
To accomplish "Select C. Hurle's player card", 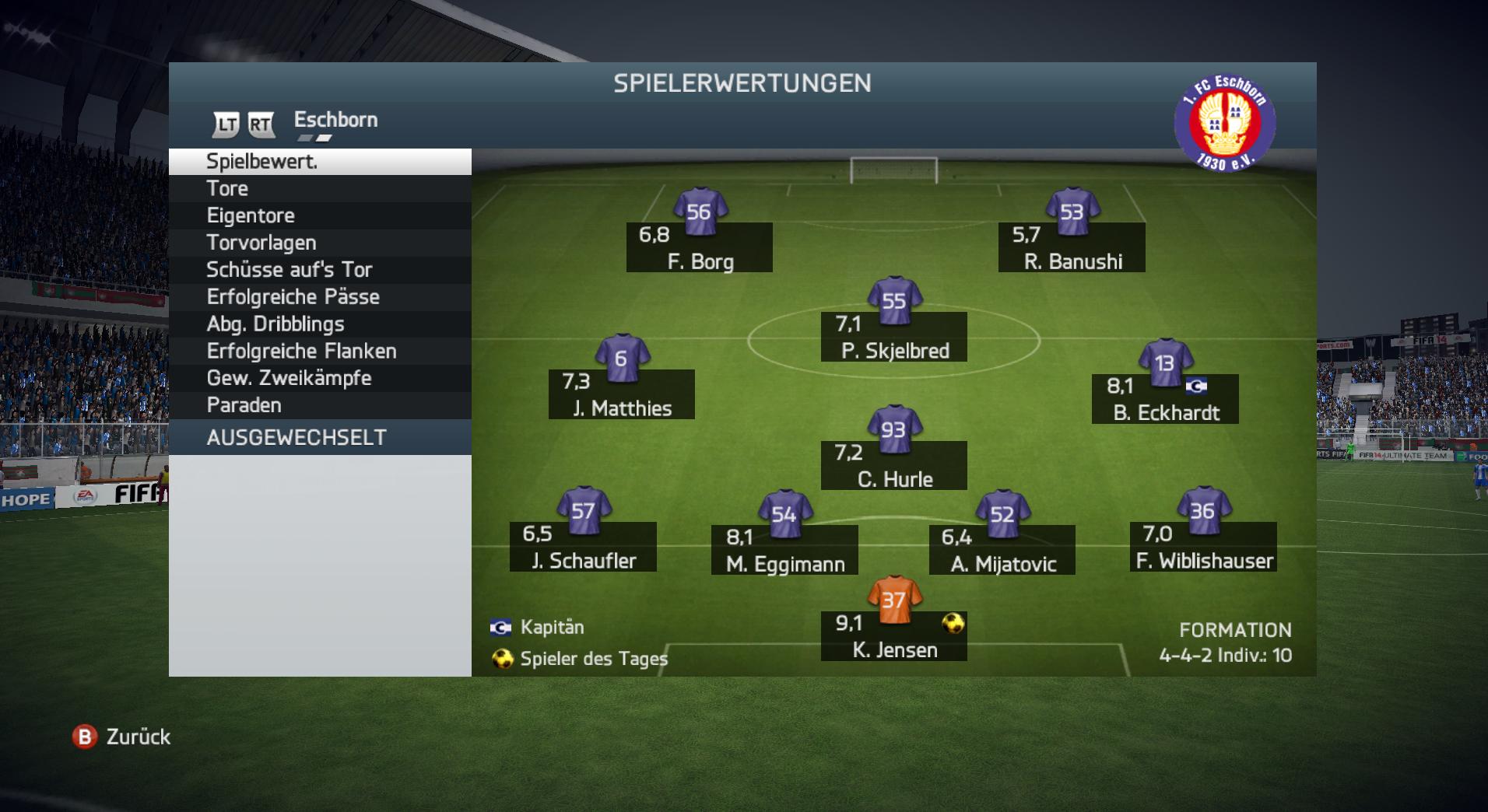I will click(x=894, y=465).
